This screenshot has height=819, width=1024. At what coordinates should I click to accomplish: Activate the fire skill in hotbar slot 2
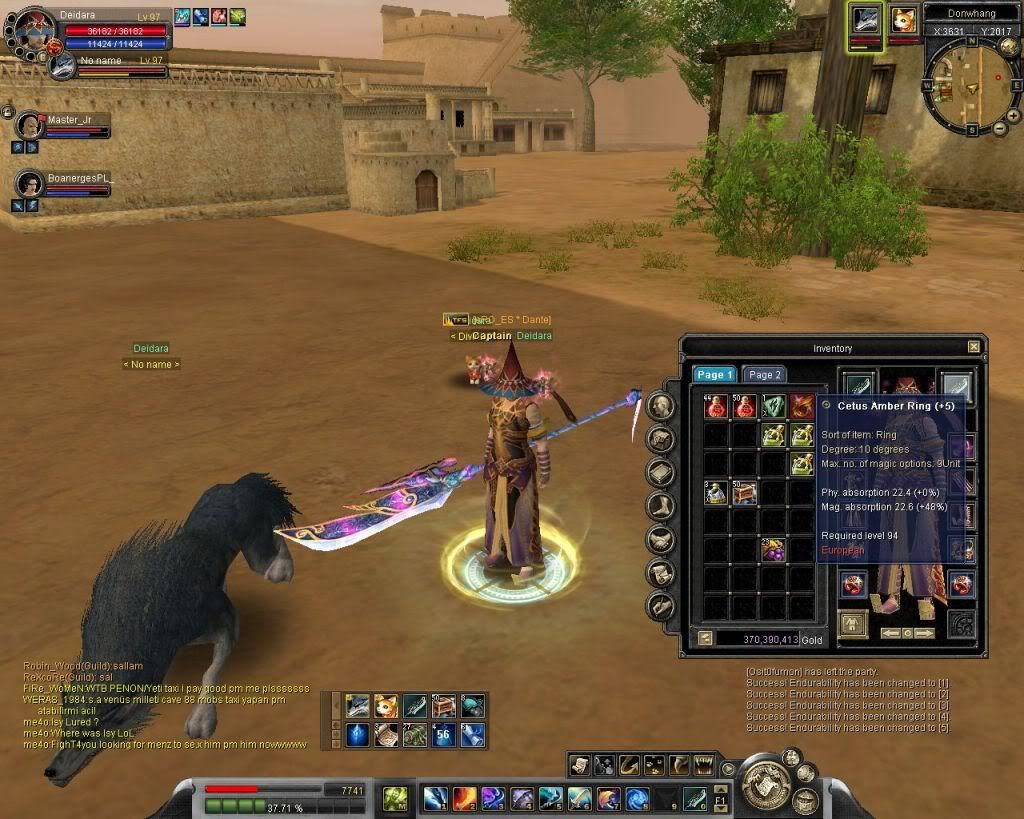point(464,798)
